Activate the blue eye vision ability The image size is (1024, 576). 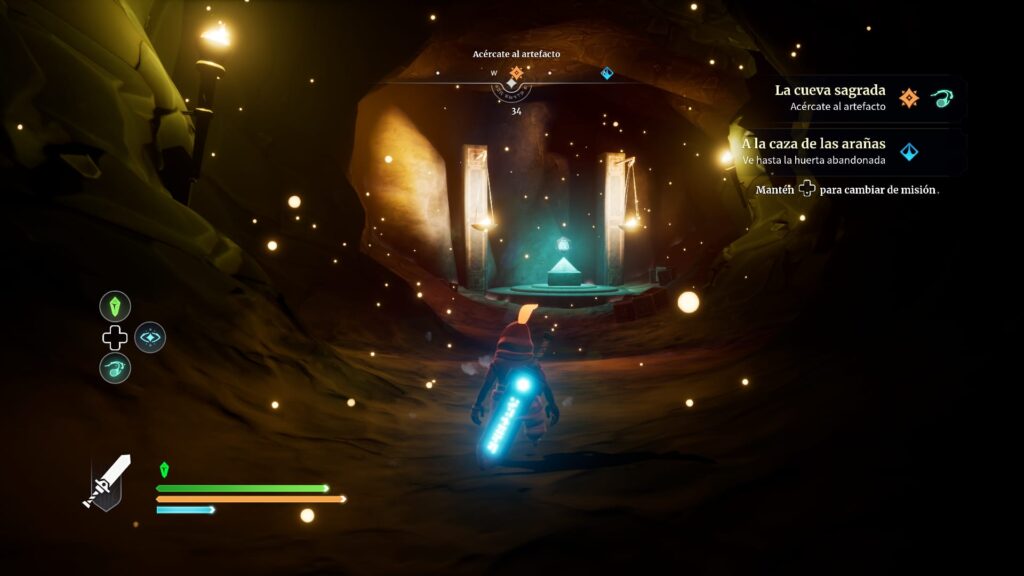[150, 337]
